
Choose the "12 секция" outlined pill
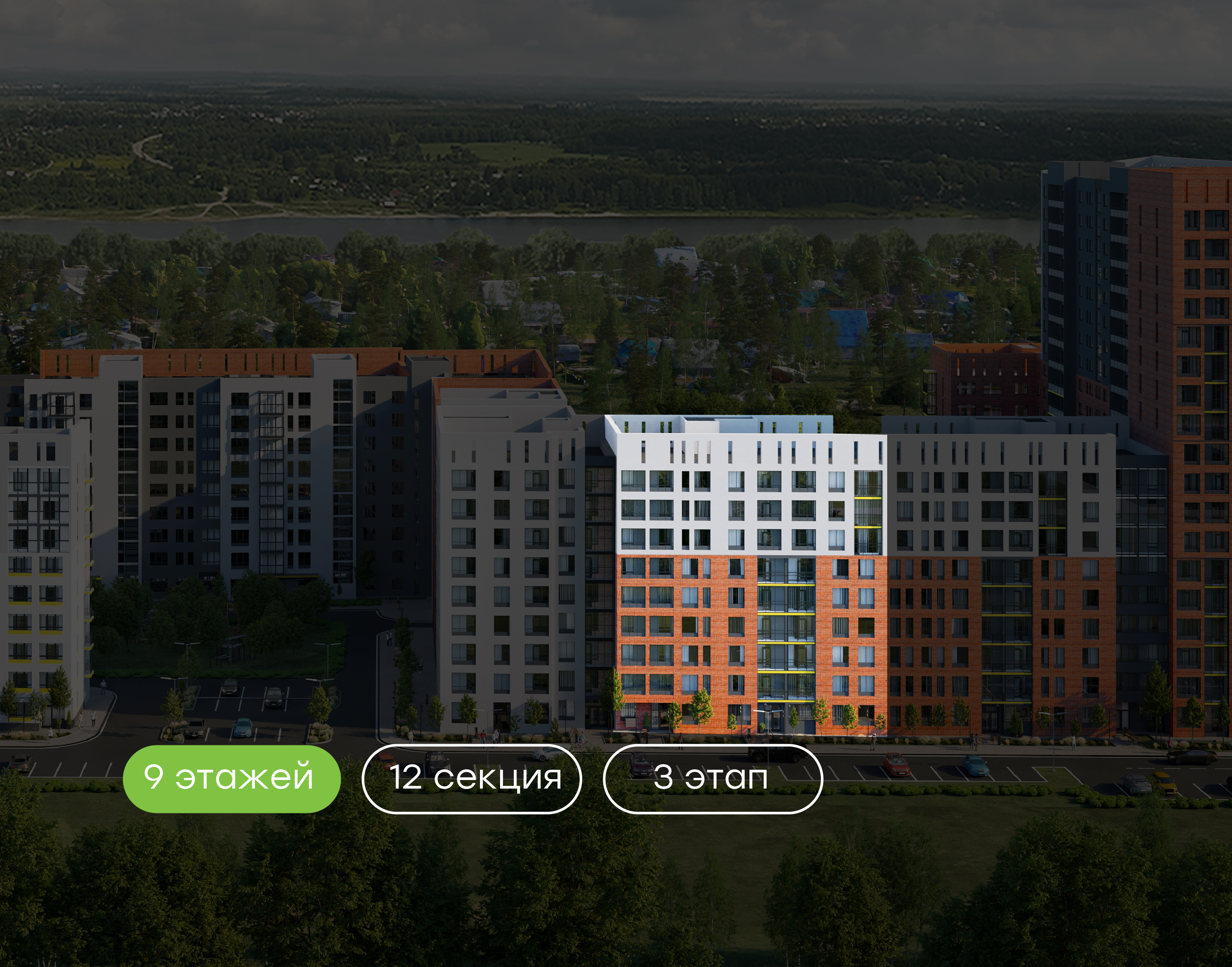click(471, 778)
